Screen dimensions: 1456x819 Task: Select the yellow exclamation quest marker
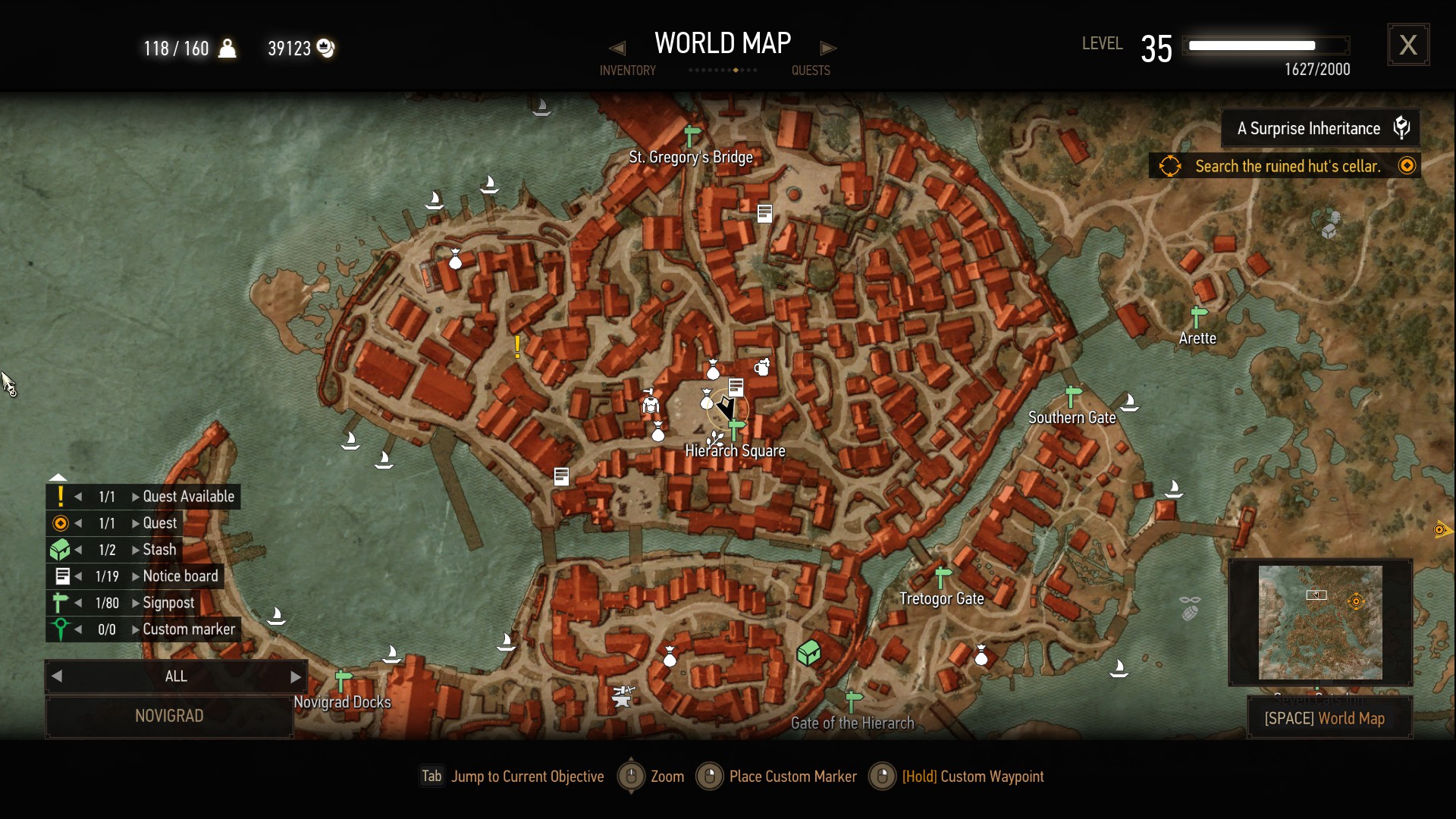517,347
